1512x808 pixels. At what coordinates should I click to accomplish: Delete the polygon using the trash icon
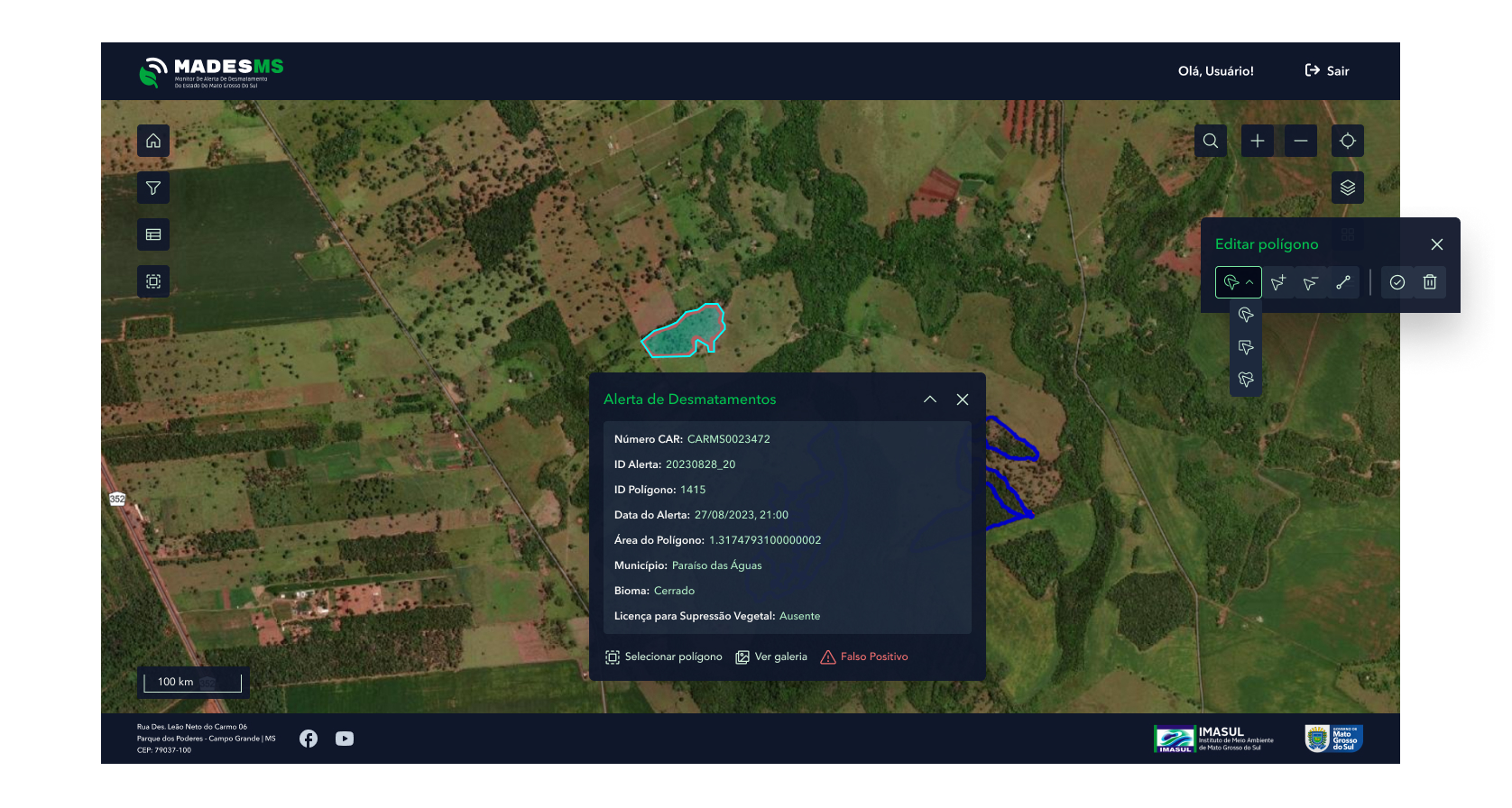(1429, 281)
